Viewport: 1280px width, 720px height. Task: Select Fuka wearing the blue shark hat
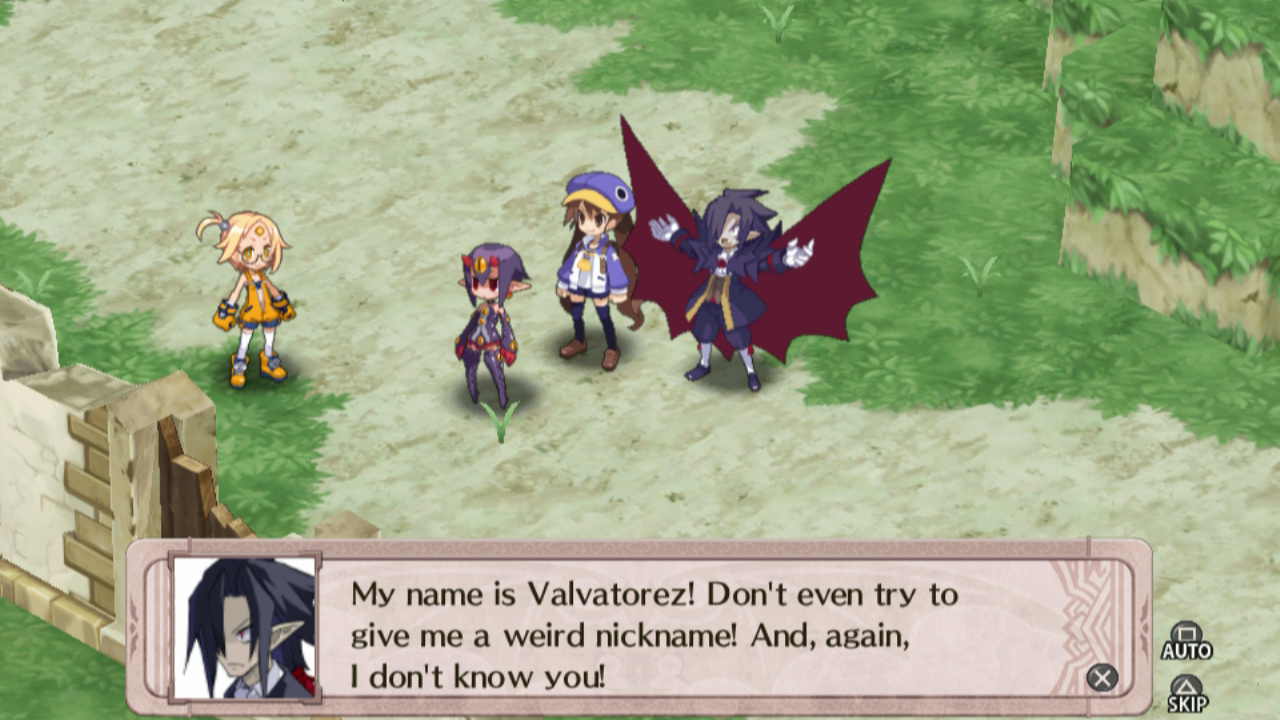(590, 270)
